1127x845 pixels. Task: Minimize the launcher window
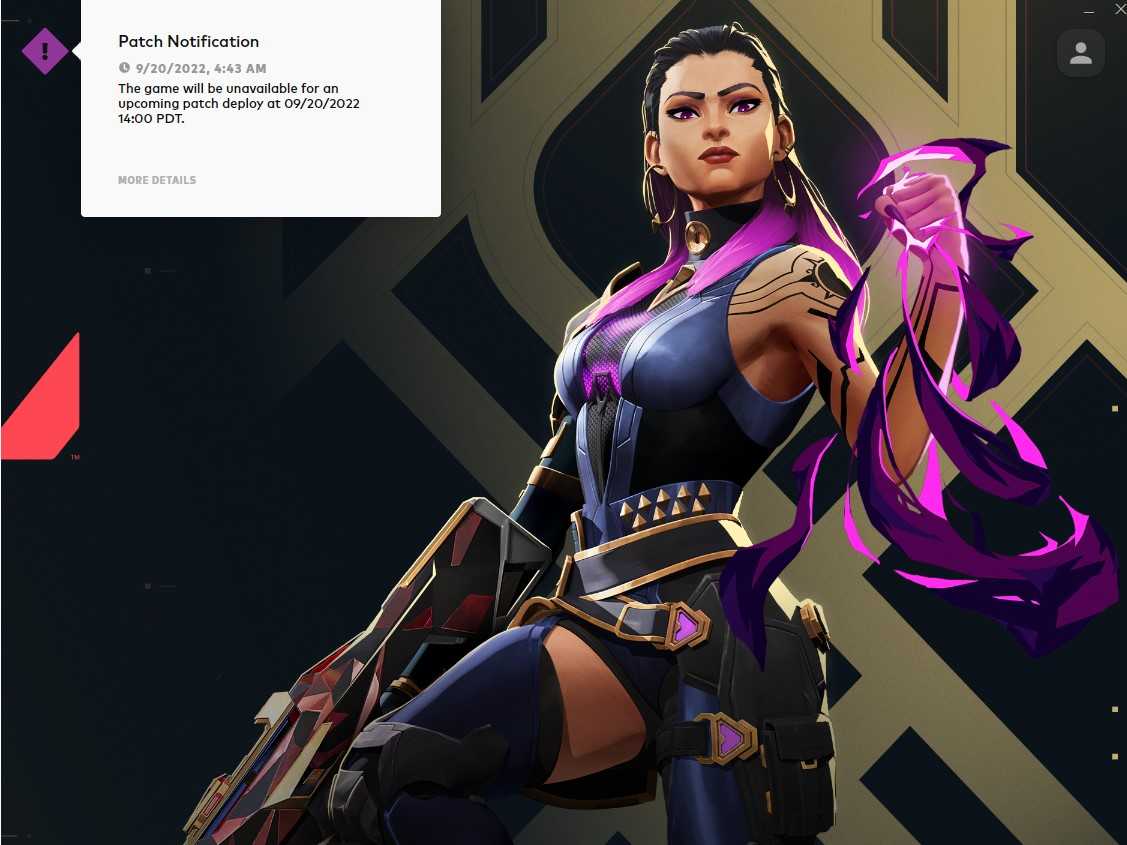[1089, 9]
